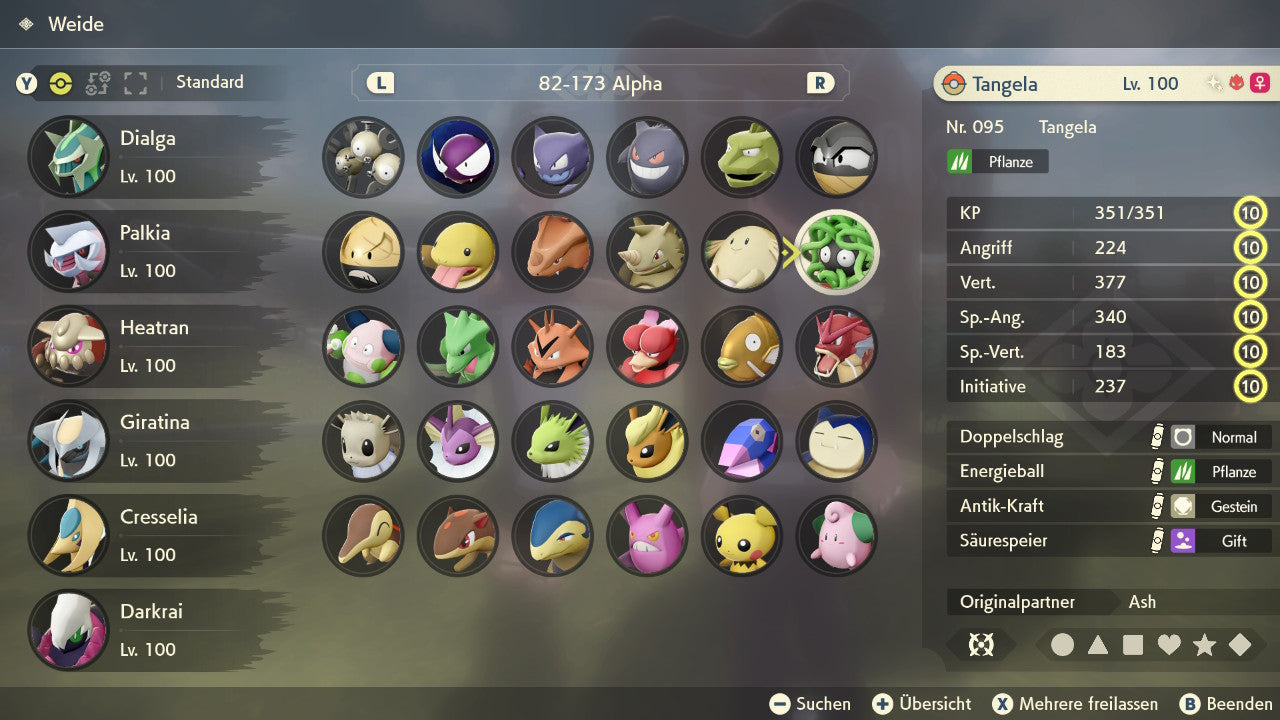Select the Magikarp pasture slot

(x=742, y=346)
